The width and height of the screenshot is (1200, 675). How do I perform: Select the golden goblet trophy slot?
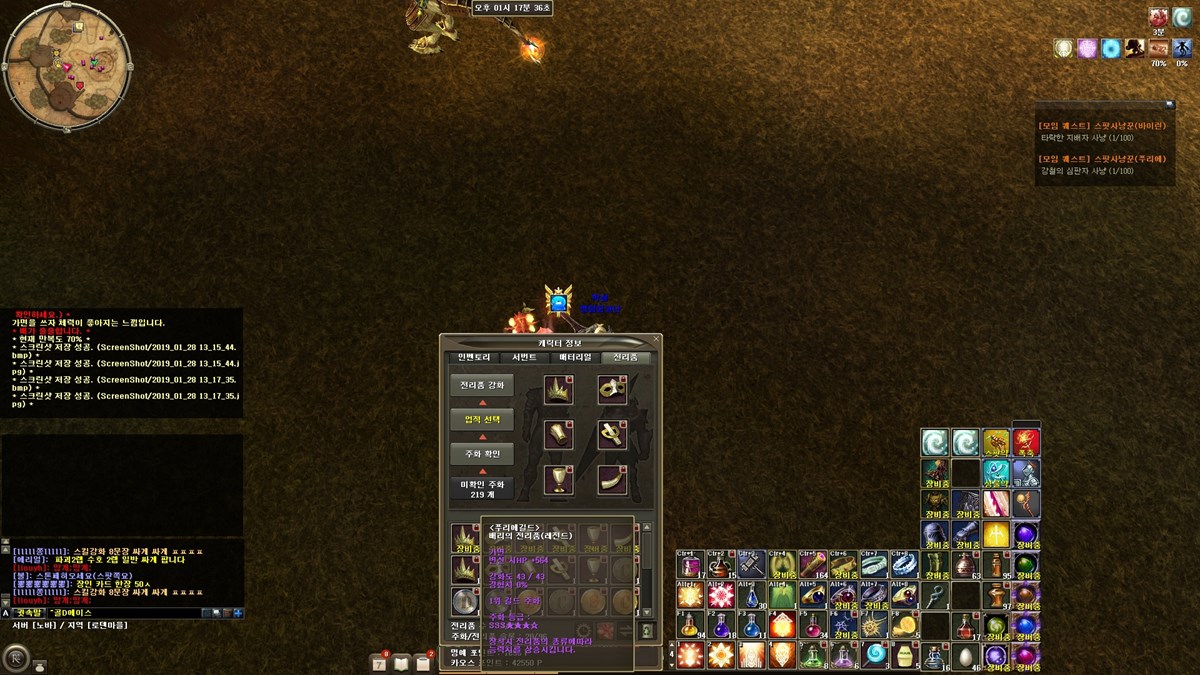[x=558, y=480]
